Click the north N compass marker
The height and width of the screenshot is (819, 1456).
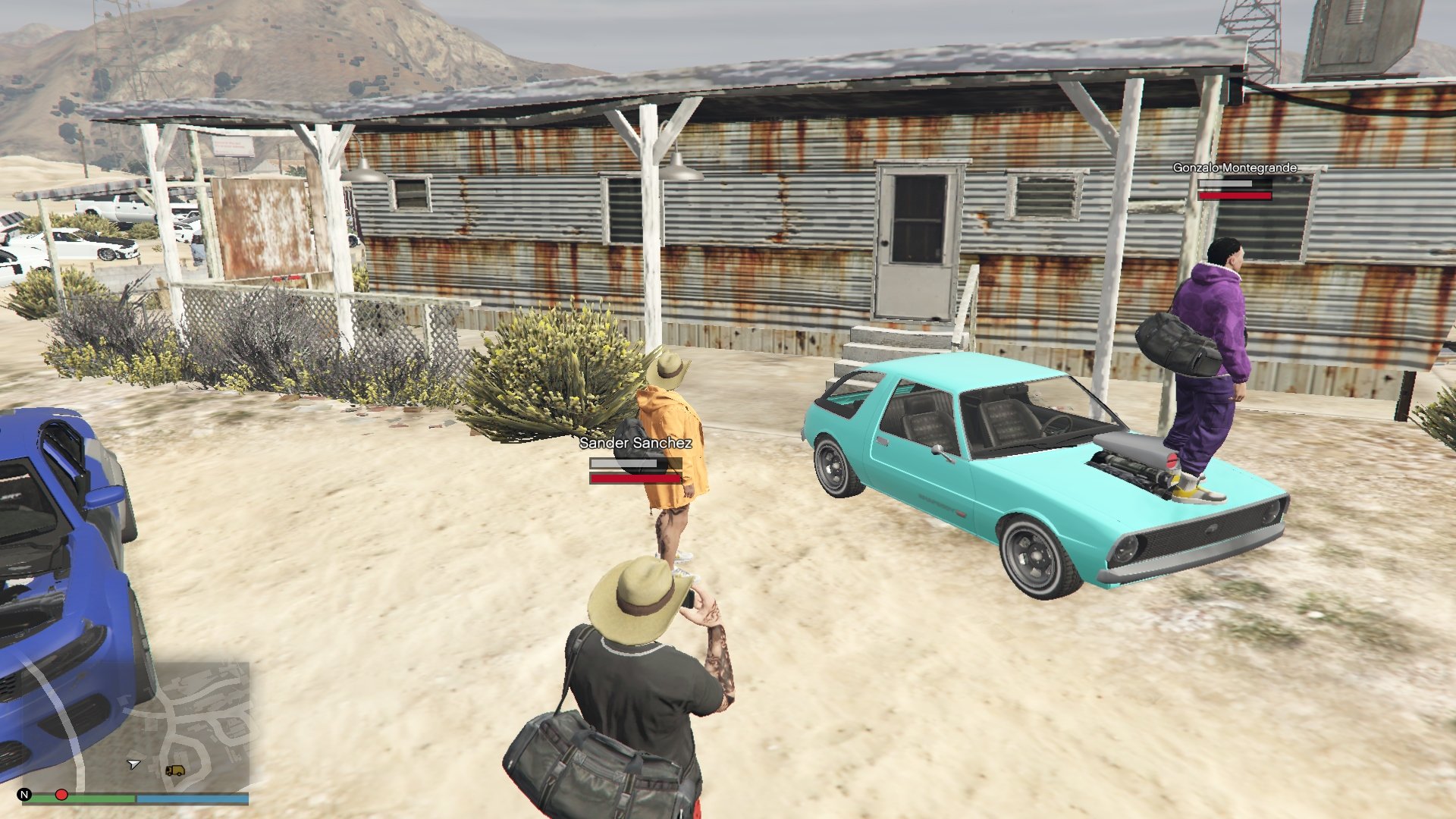coord(24,795)
